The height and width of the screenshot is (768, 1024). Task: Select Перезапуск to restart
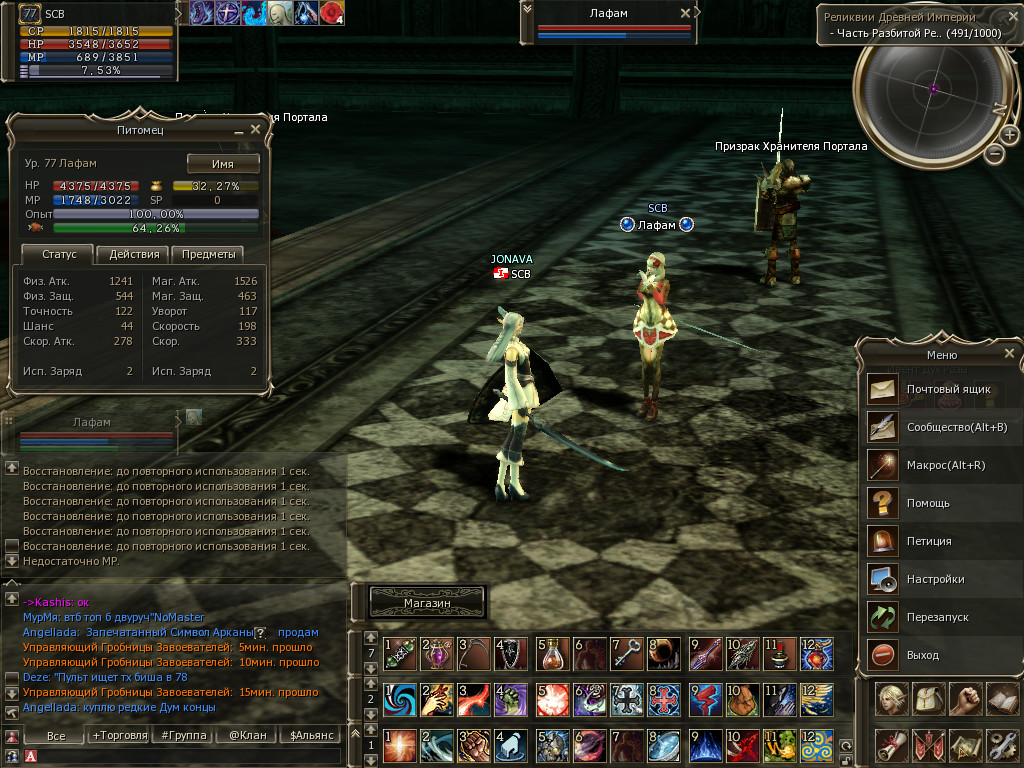click(x=928, y=616)
